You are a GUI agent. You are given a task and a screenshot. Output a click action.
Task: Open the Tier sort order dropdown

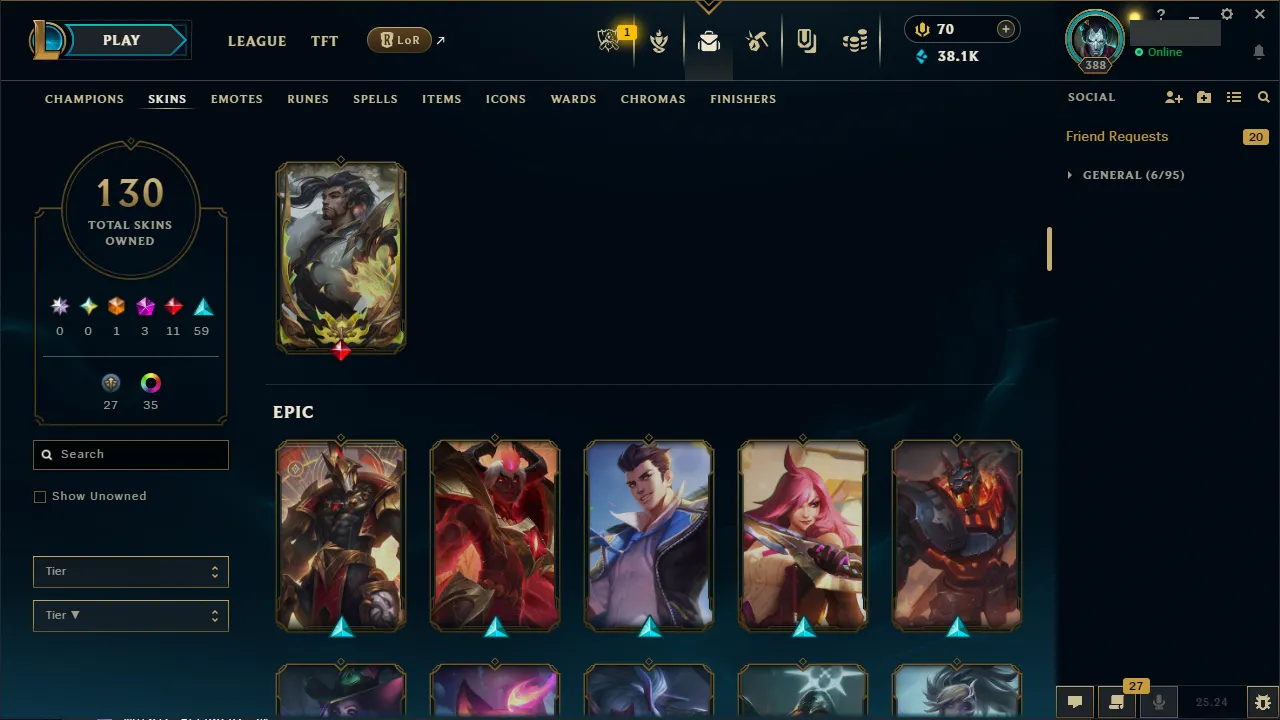click(x=130, y=615)
